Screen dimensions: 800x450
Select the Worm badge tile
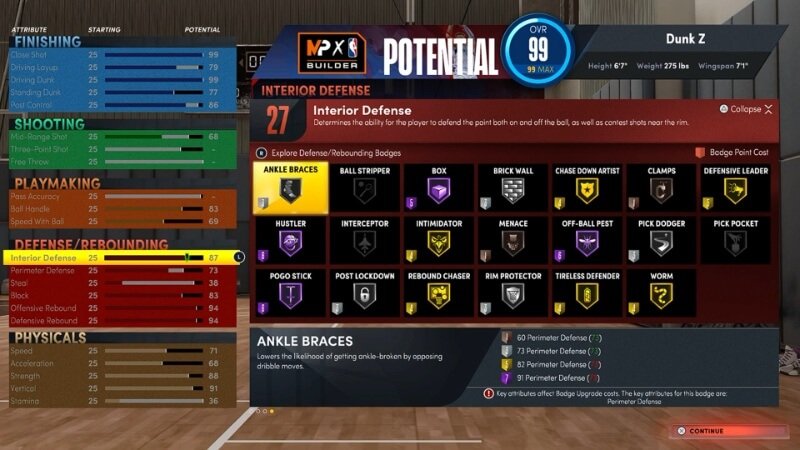coord(661,291)
